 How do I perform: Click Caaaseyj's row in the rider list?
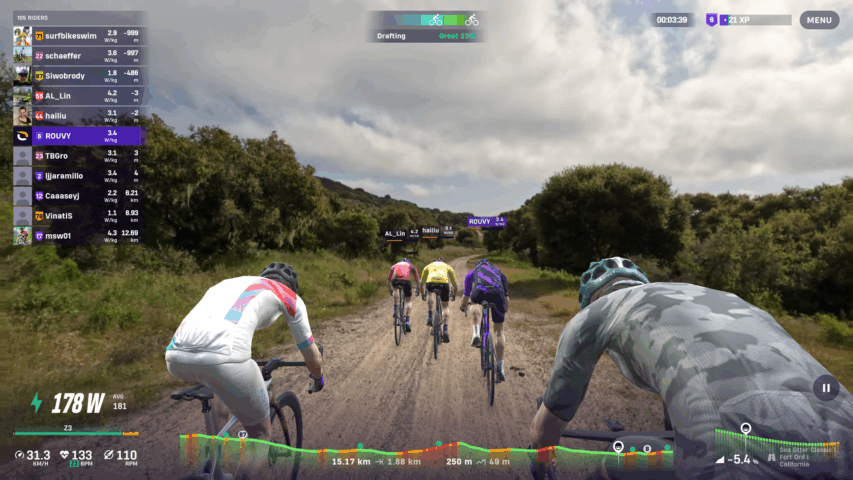[x=78, y=196]
